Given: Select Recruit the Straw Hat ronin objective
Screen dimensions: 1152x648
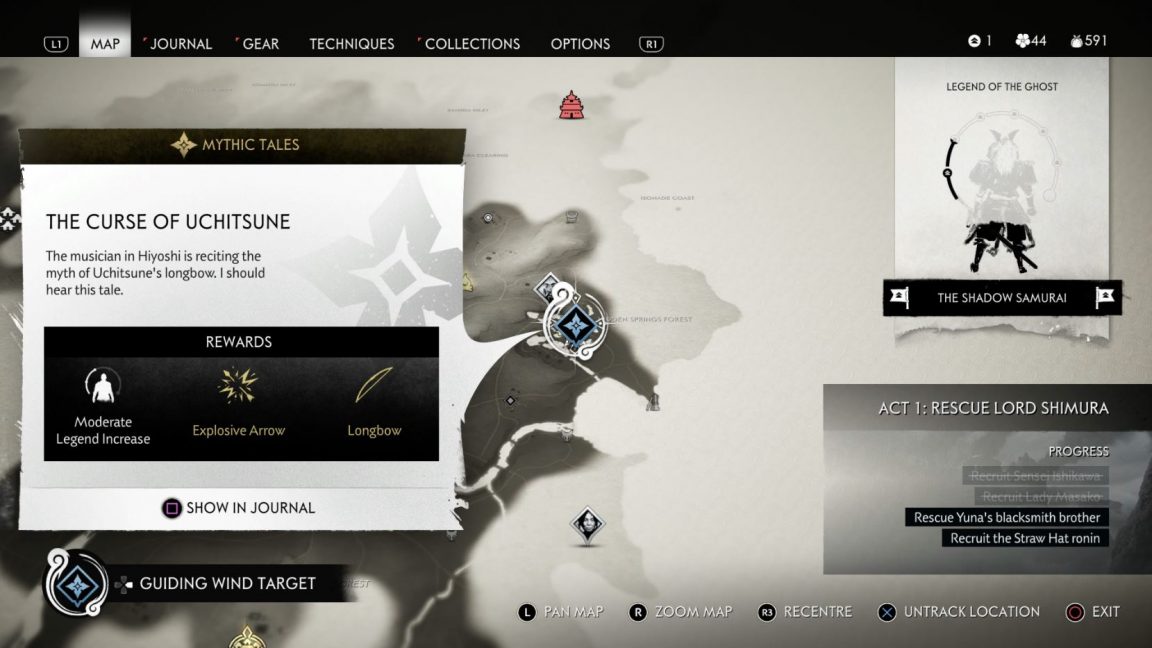Looking at the screenshot, I should point(1024,538).
